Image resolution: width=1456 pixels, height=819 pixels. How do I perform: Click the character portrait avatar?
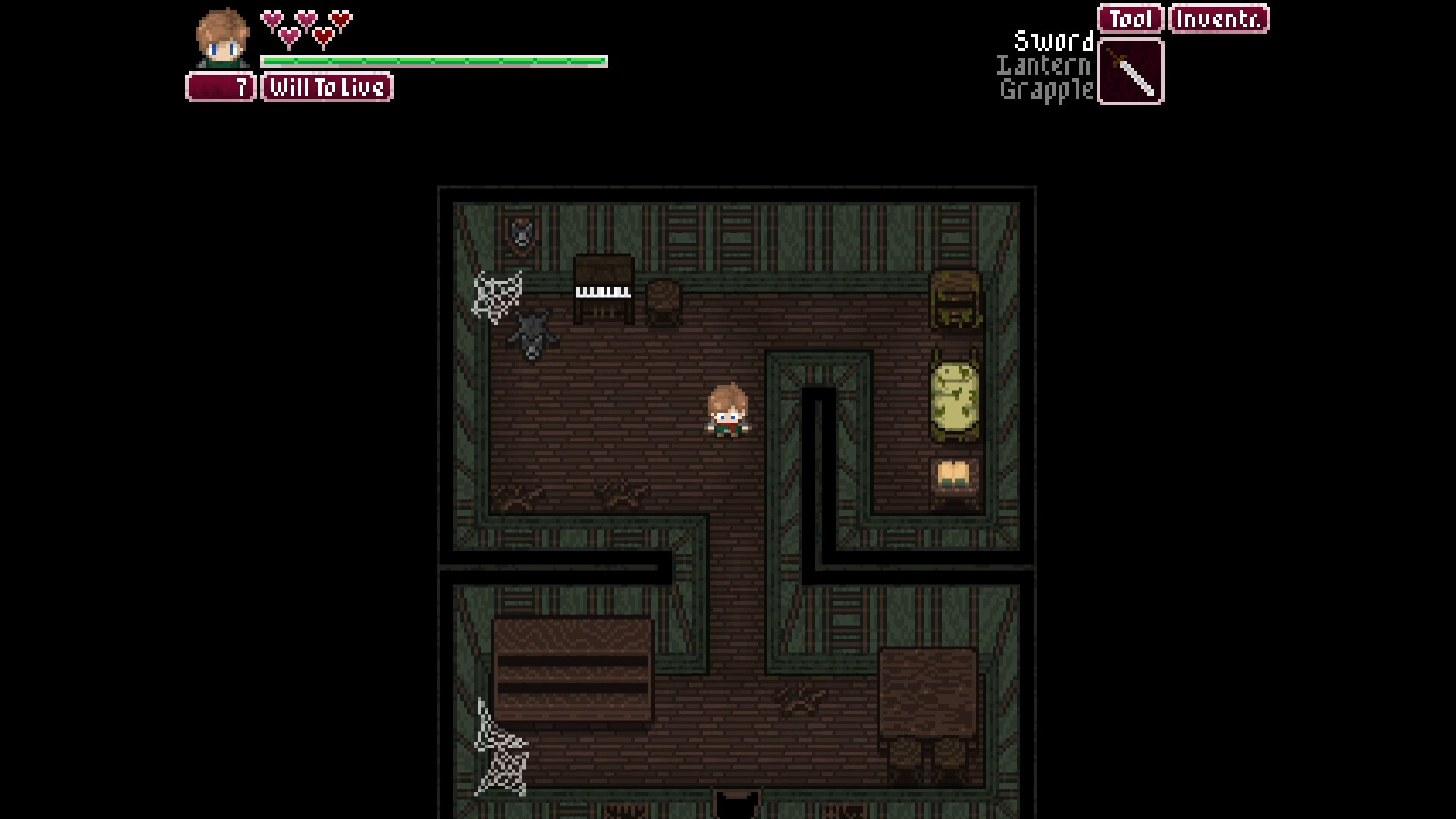click(222, 39)
